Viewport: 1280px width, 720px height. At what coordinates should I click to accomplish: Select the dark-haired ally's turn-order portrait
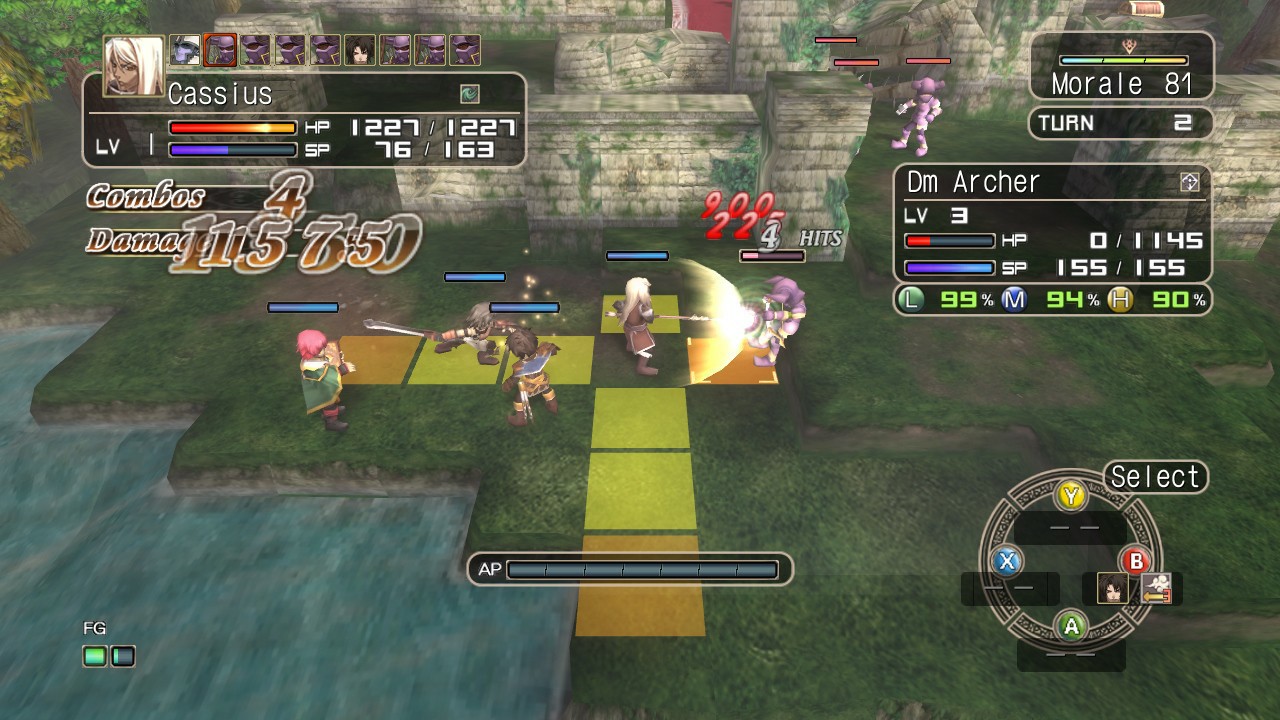pos(358,48)
